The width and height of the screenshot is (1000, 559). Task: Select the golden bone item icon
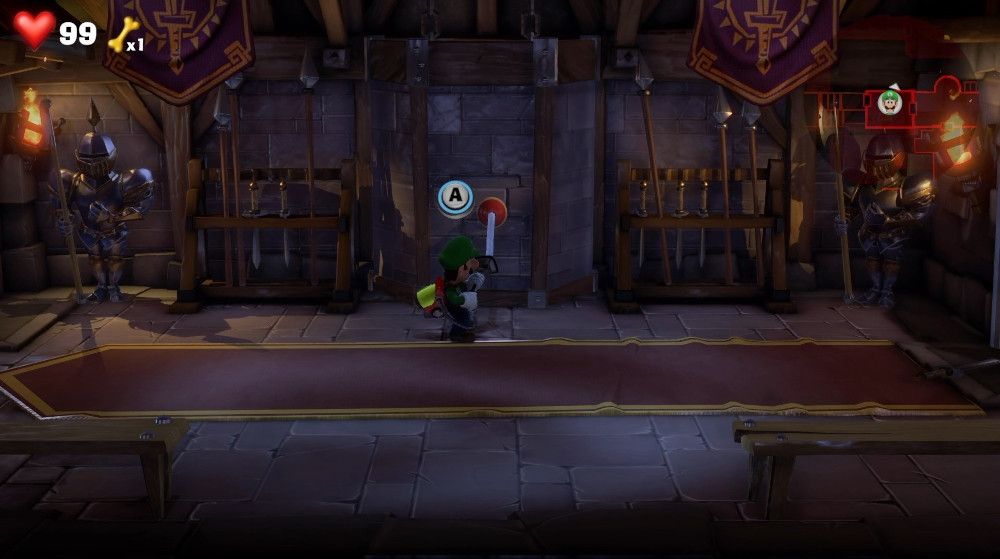pos(123,35)
